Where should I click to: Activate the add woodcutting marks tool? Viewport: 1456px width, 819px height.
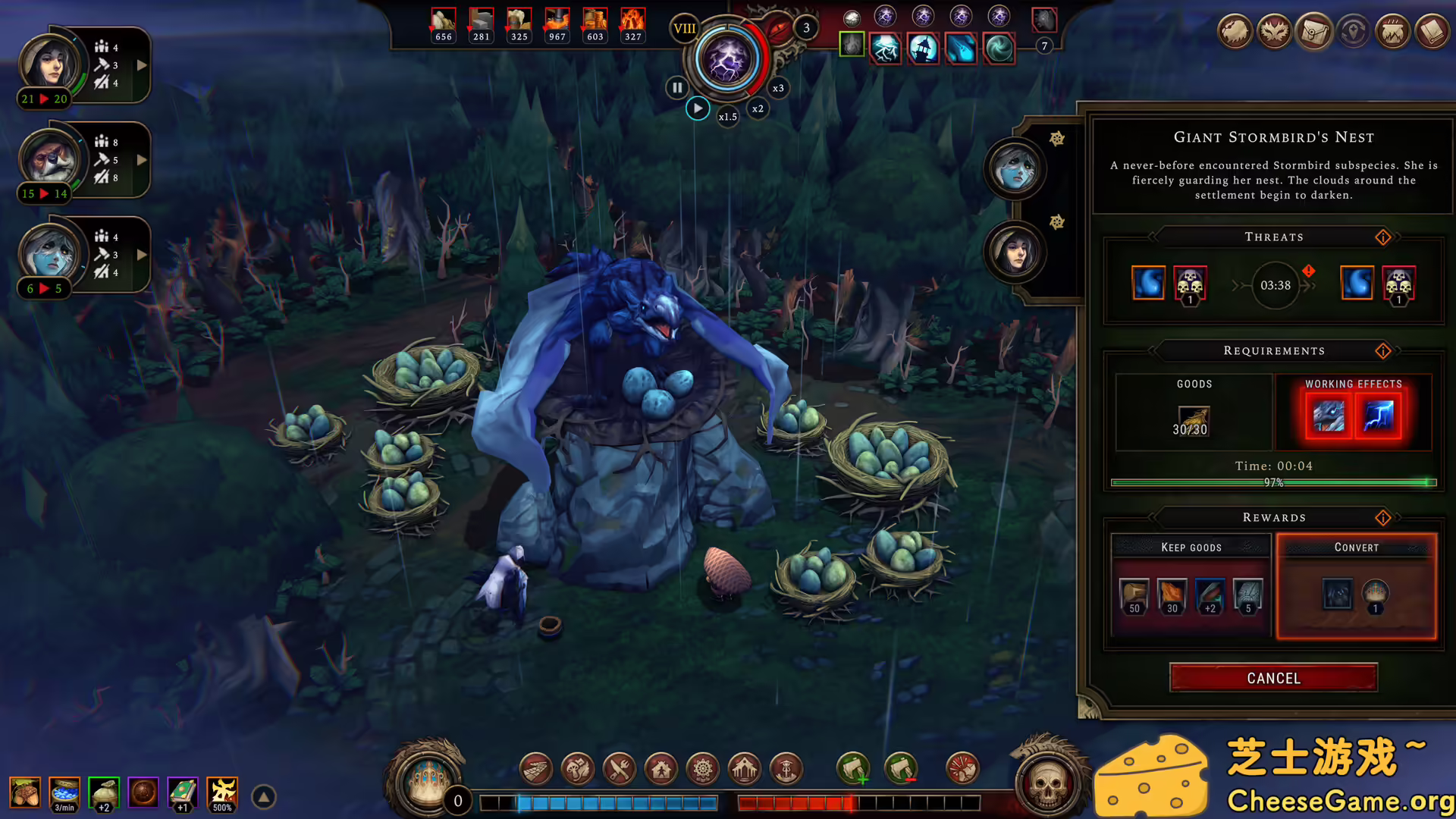click(853, 769)
